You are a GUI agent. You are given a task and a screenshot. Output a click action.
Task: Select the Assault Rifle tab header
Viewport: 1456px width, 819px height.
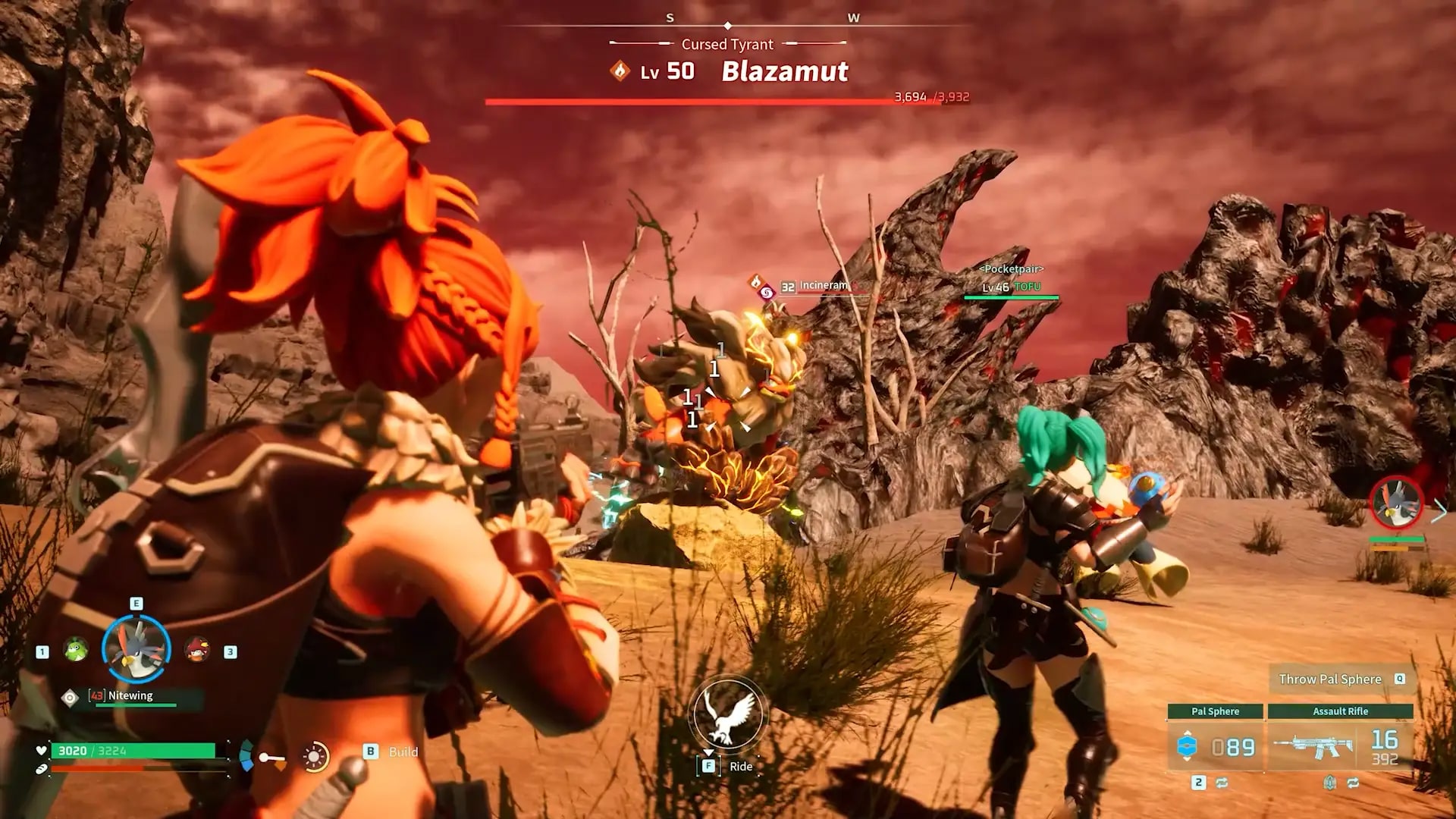click(1340, 711)
